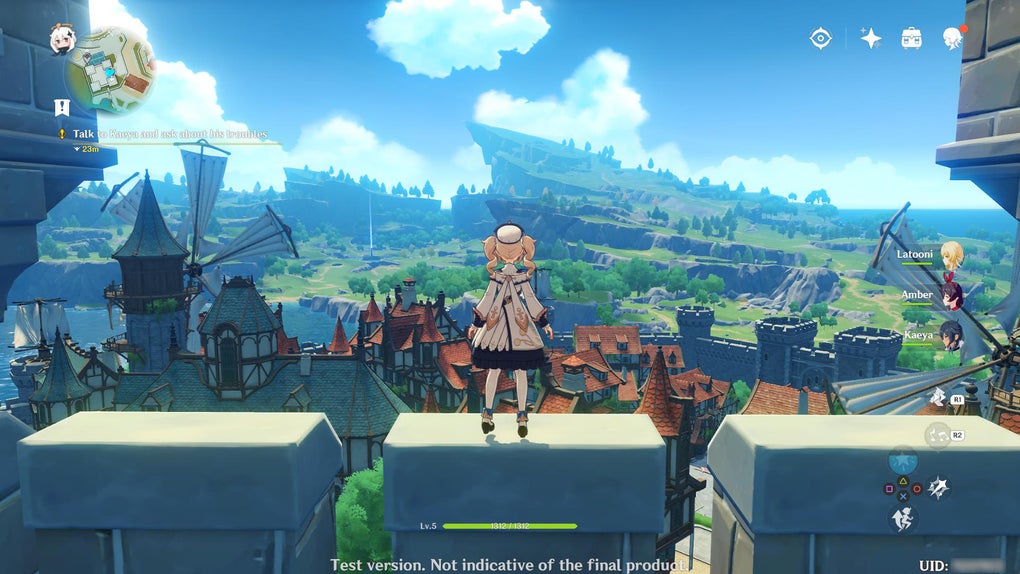The image size is (1020, 574).
Task: Open the character profile head icon
Action: pyautogui.click(x=951, y=39)
